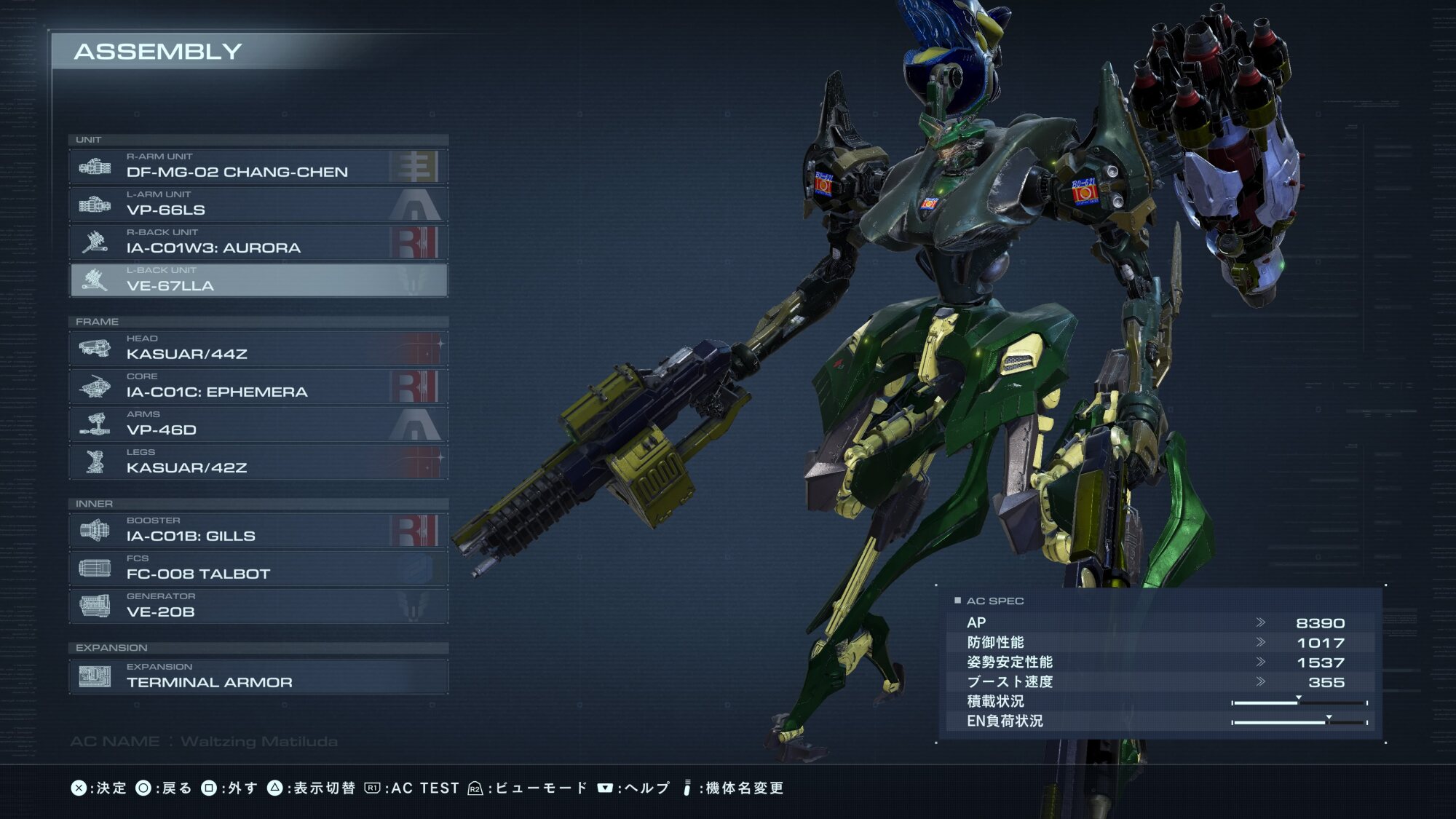The image size is (1456, 819).
Task: Open the HEAD part KASUAR/44Z
Action: click(258, 349)
